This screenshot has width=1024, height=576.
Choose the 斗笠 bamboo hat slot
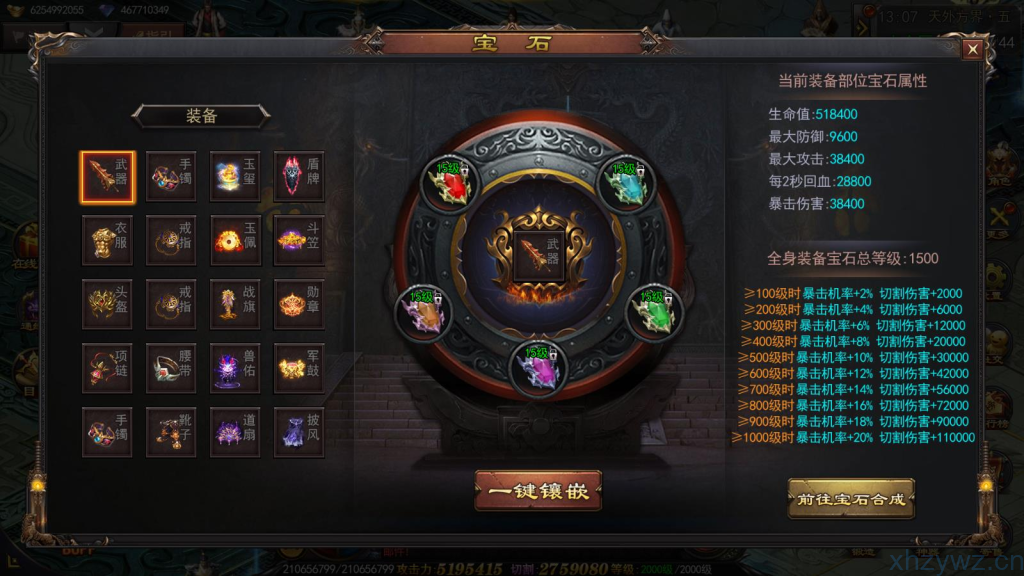click(x=299, y=241)
